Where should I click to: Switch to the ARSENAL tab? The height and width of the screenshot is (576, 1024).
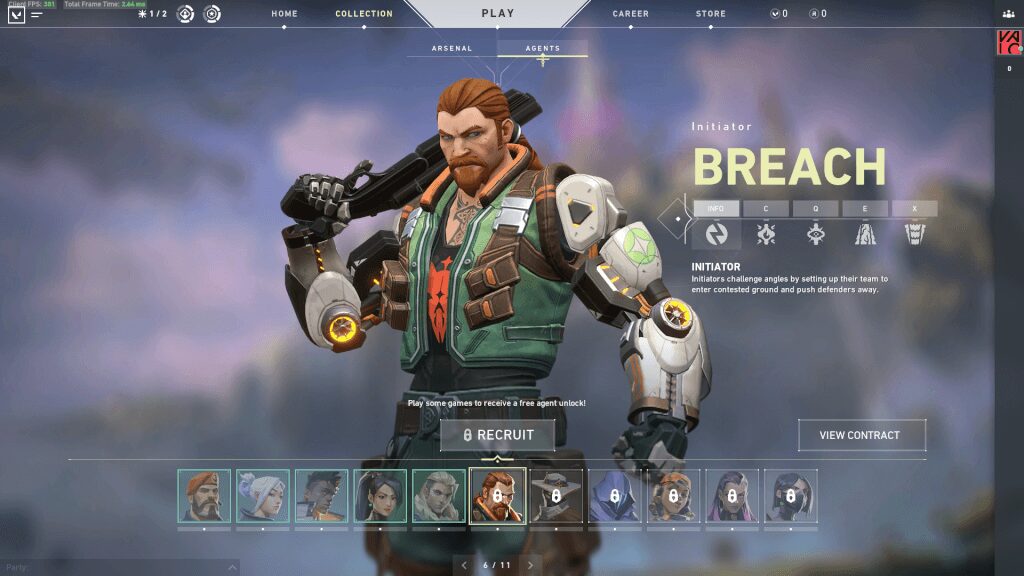(452, 48)
